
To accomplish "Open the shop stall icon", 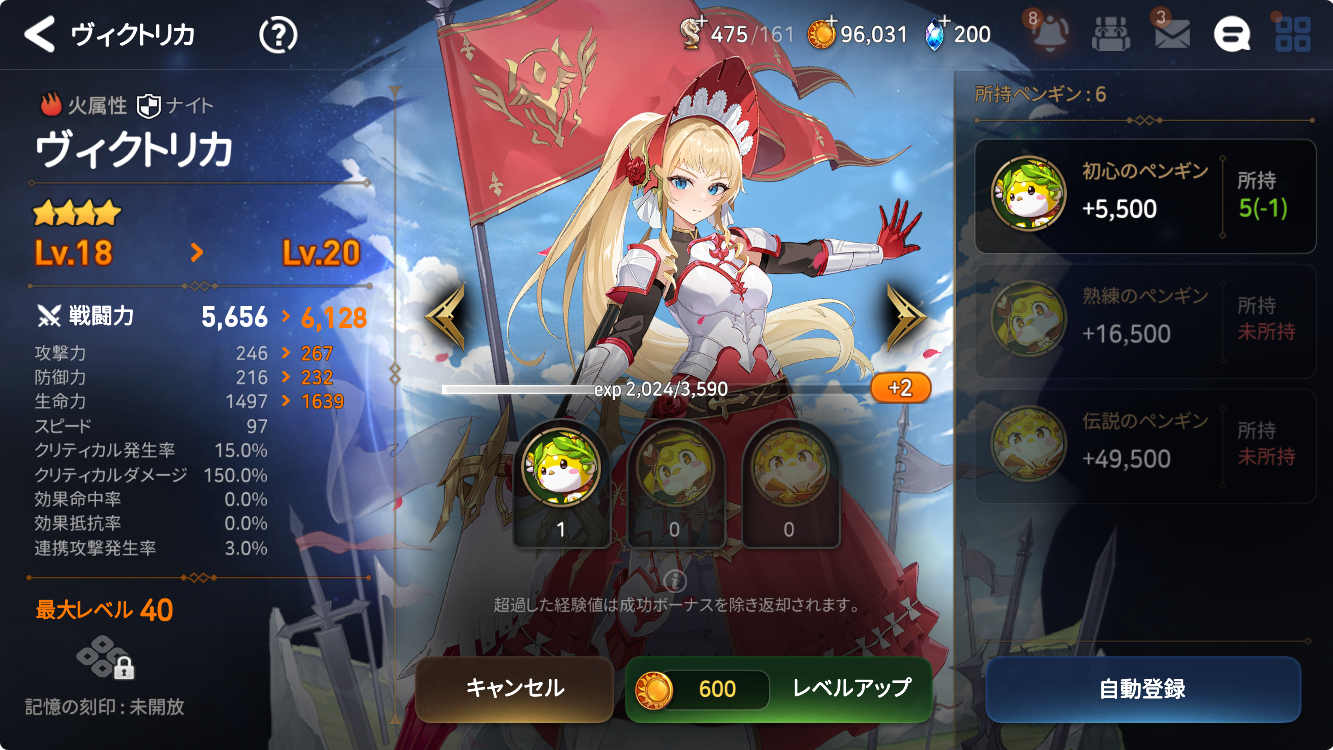I will 1110,34.
